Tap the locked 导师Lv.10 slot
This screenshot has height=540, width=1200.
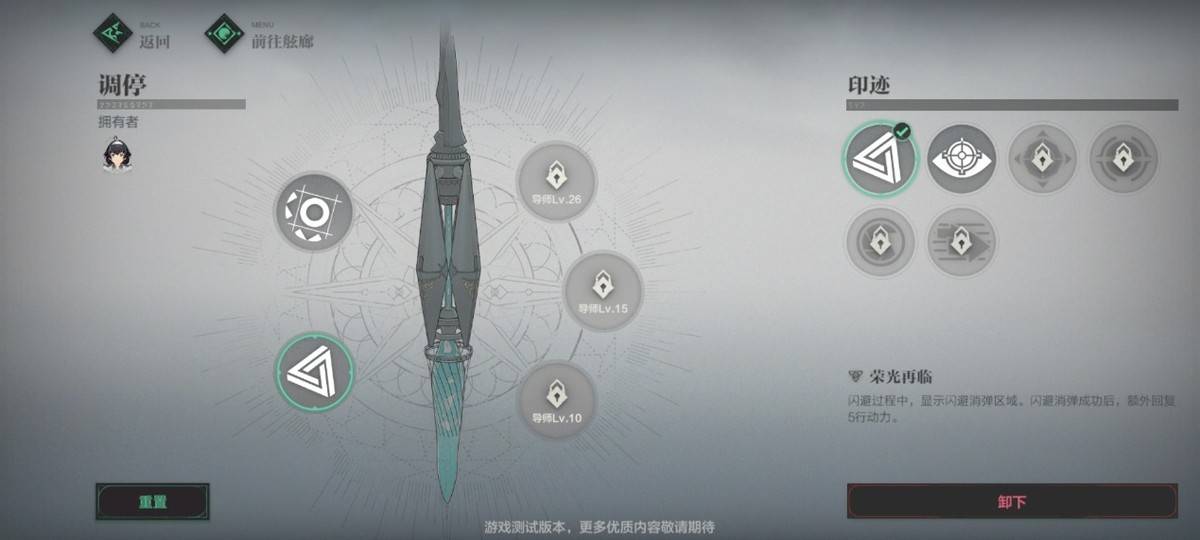pyautogui.click(x=556, y=399)
